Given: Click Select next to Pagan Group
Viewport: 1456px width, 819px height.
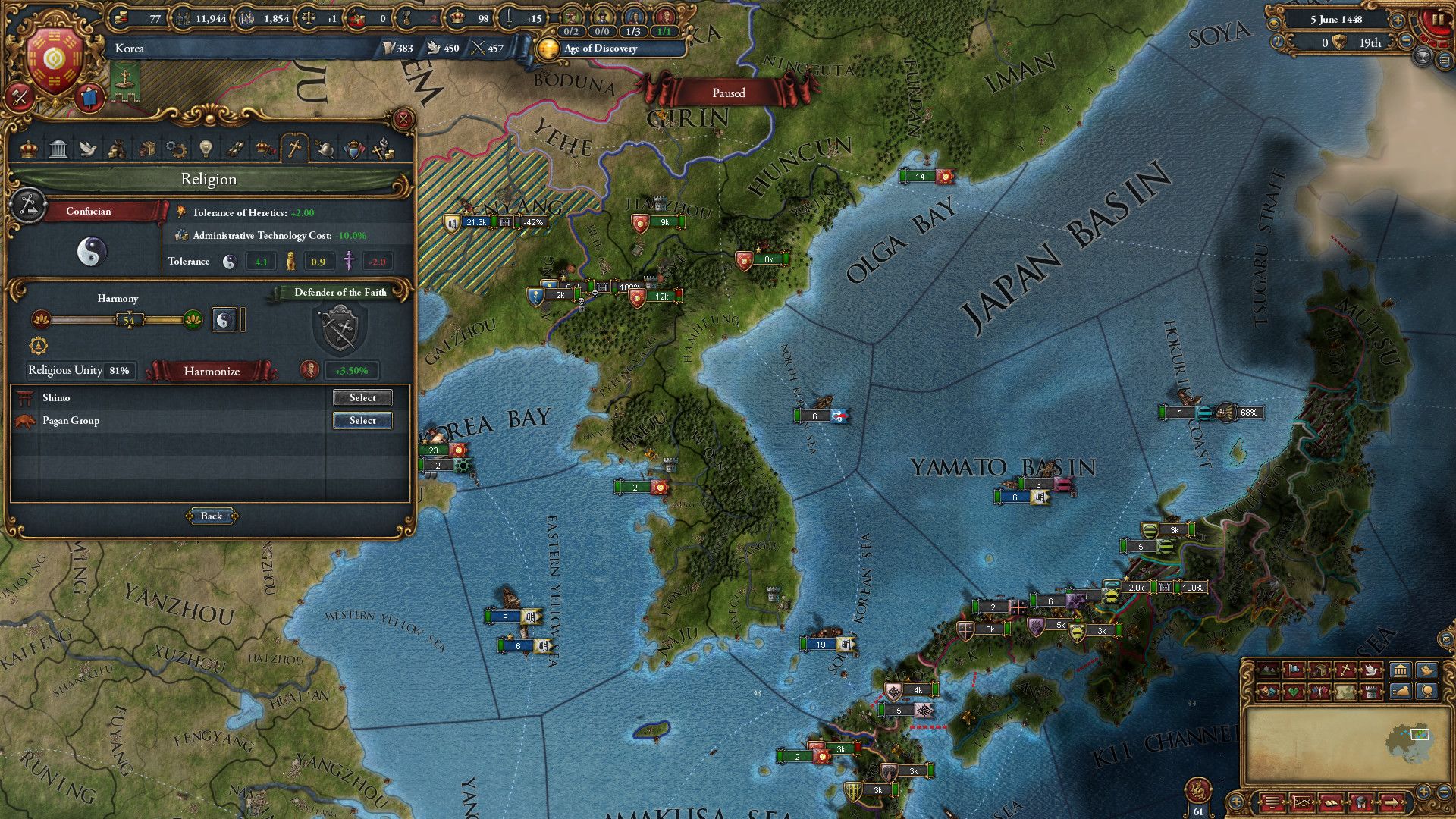Looking at the screenshot, I should [362, 420].
